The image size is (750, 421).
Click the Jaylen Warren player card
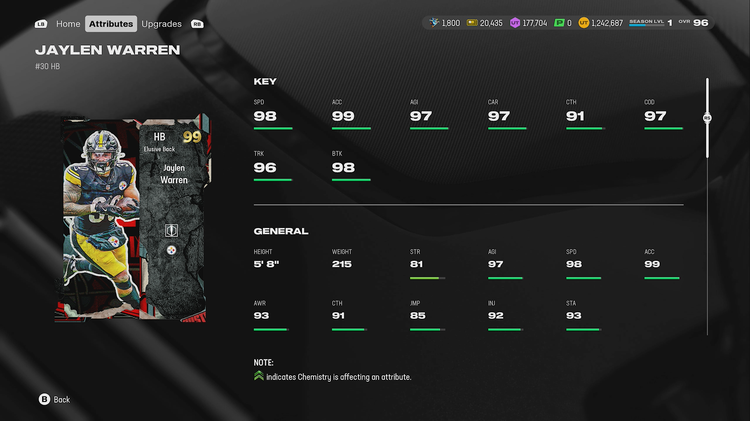[134, 219]
